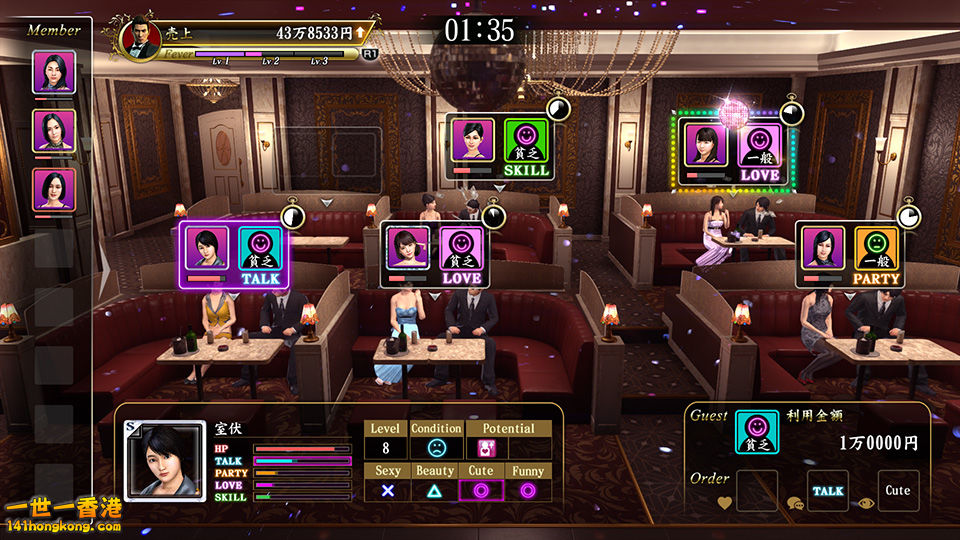Click the Potential heart icon
This screenshot has width=960, height=540.
tap(487, 448)
